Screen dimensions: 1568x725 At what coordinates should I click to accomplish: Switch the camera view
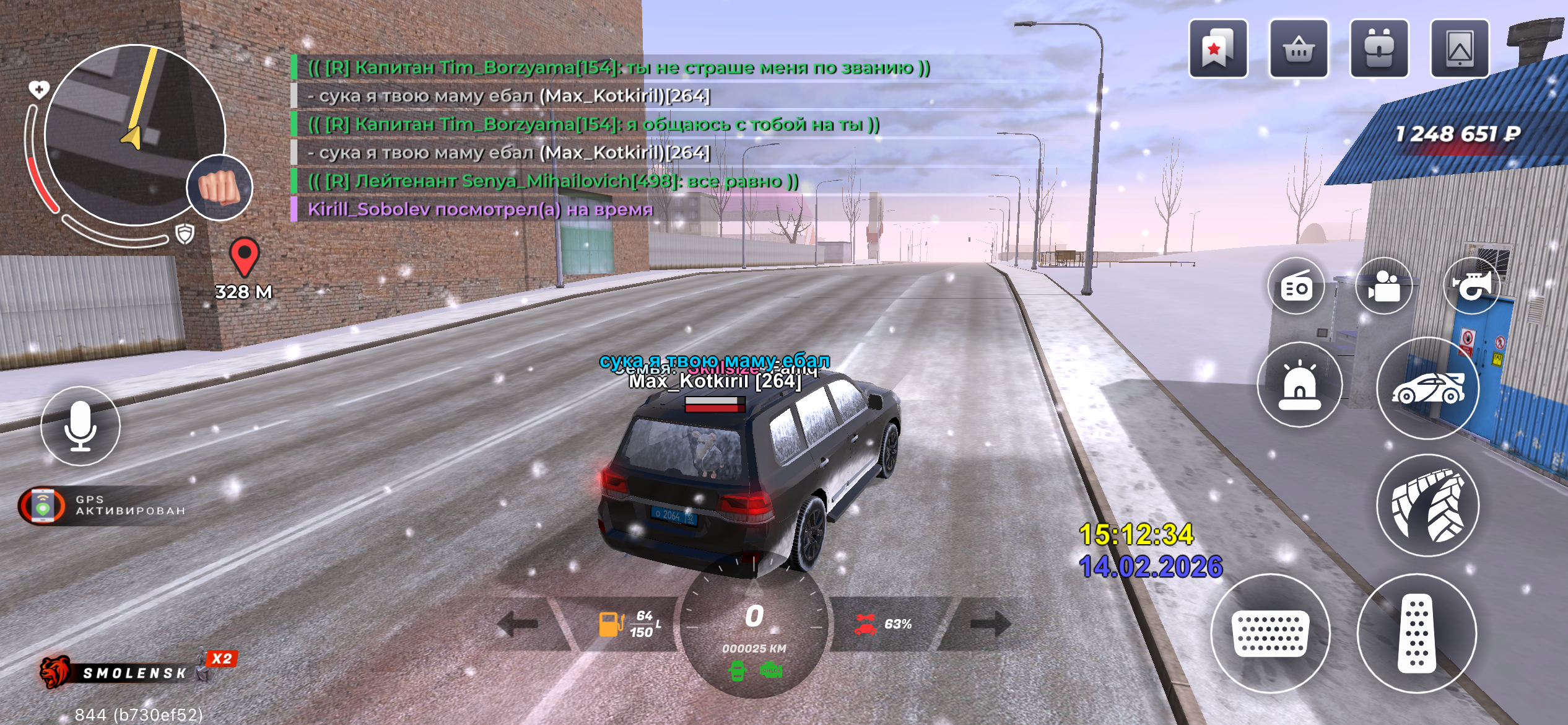(x=1384, y=287)
